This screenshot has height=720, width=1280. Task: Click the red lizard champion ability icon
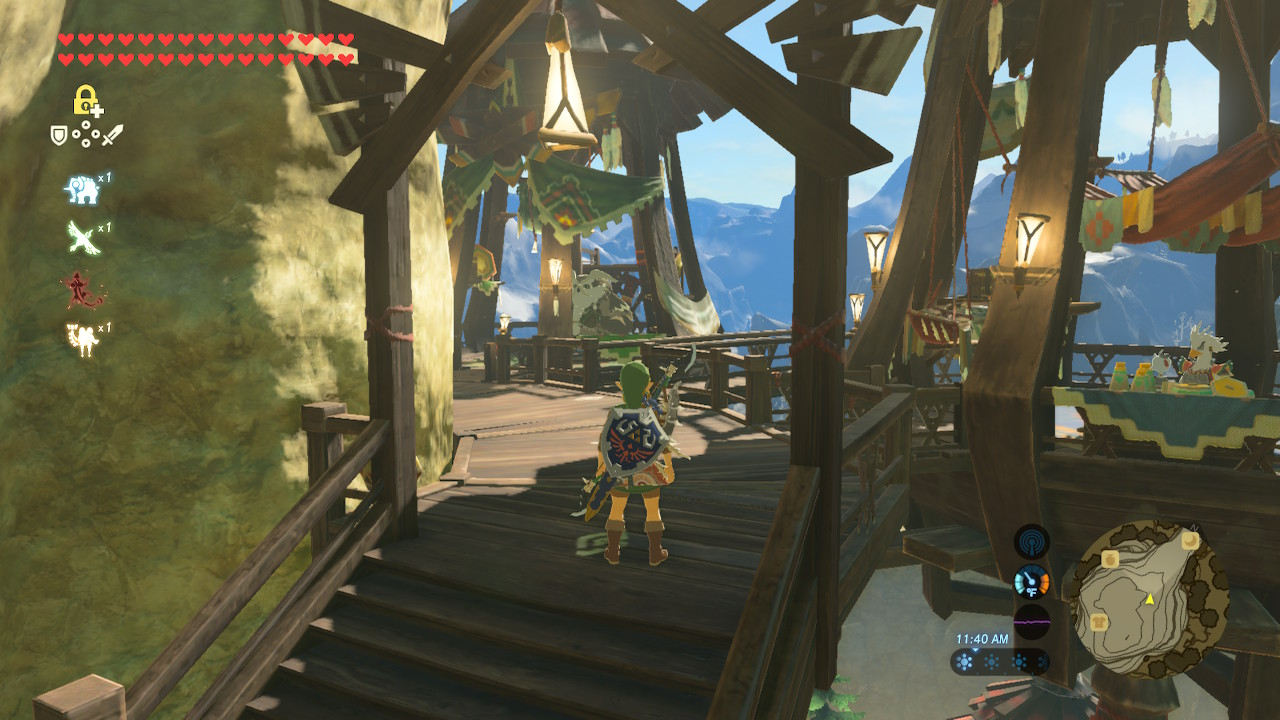point(82,290)
